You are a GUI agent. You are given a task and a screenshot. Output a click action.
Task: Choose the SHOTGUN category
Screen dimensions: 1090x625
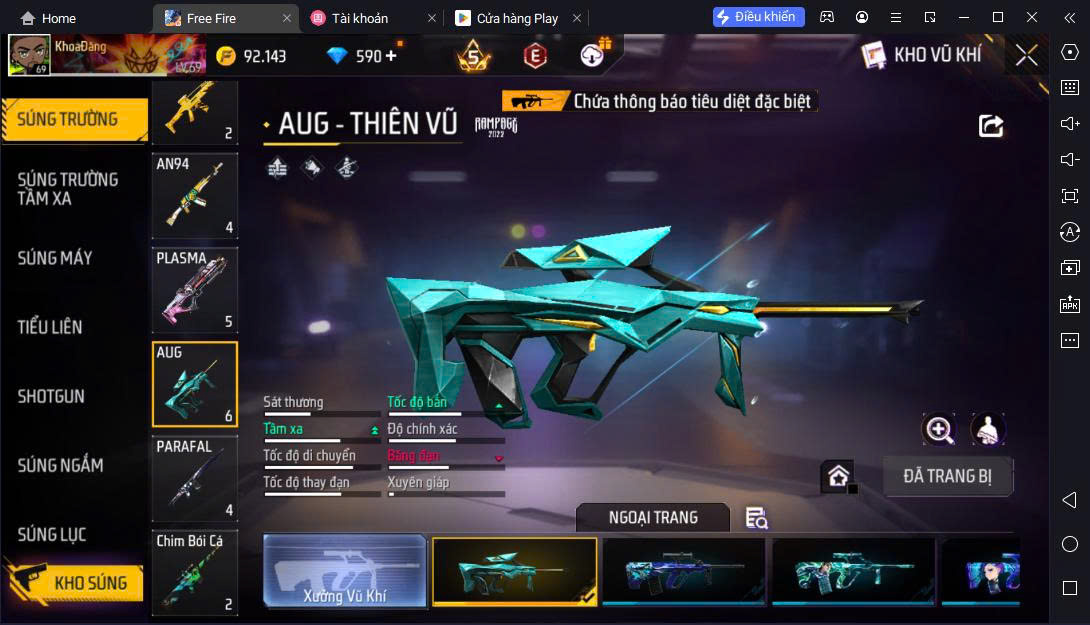(x=51, y=396)
